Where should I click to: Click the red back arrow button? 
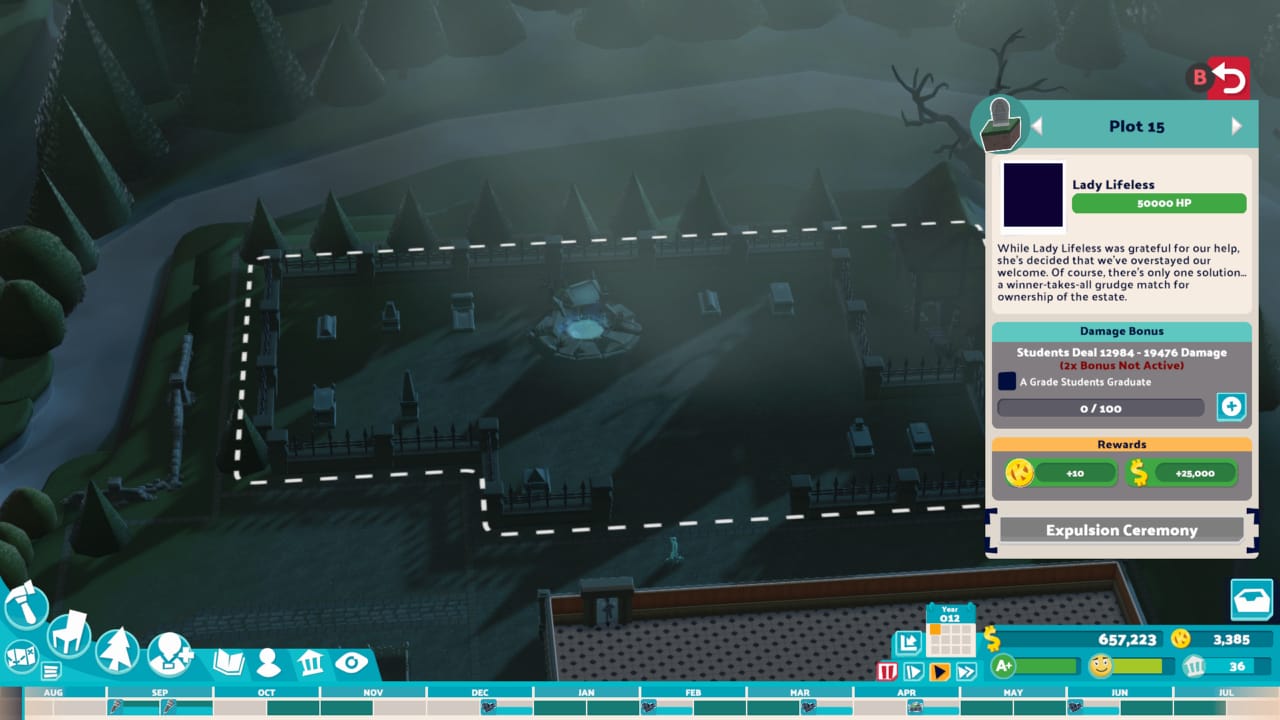(1229, 78)
